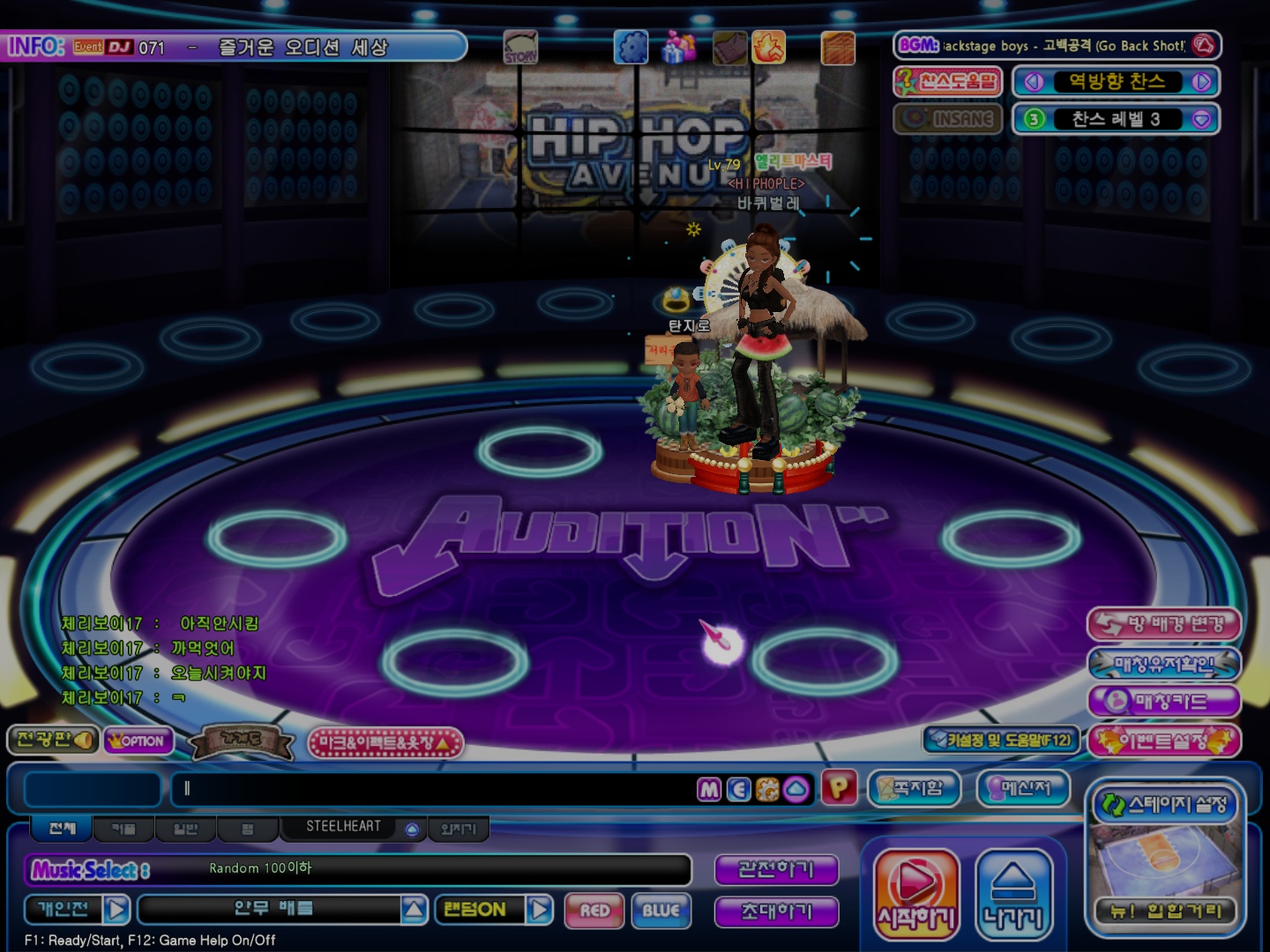Open the 스테이지 설정 stage settings

(x=1165, y=805)
